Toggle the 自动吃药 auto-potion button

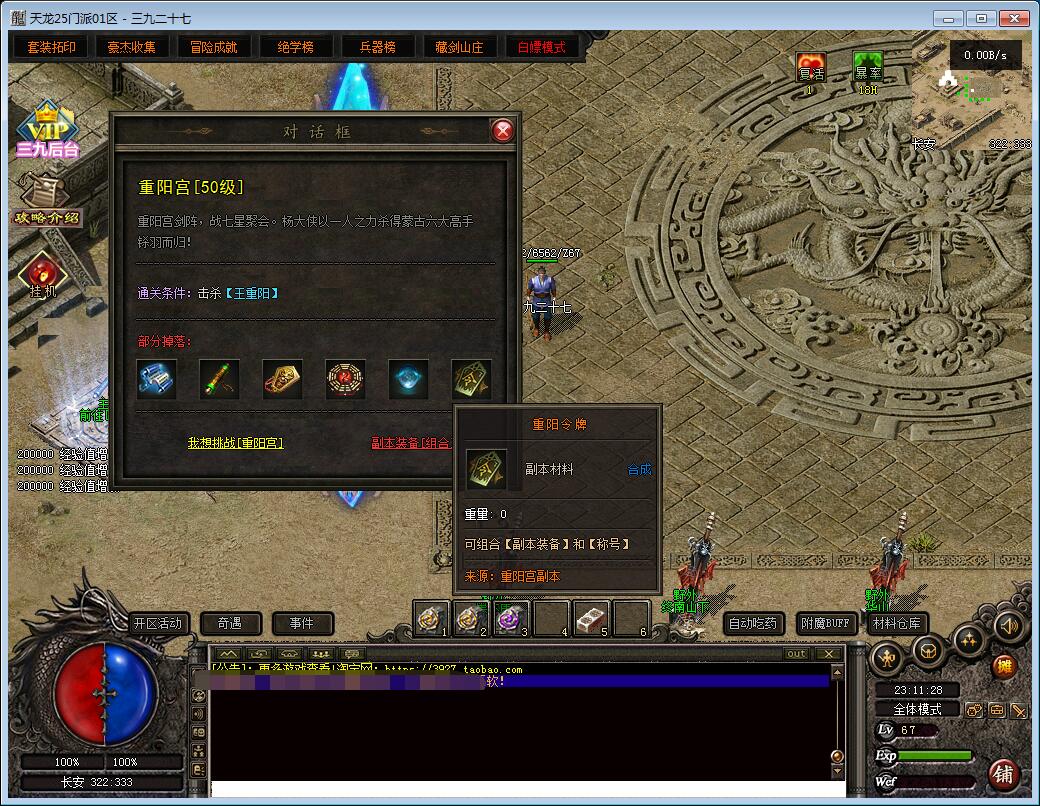752,623
